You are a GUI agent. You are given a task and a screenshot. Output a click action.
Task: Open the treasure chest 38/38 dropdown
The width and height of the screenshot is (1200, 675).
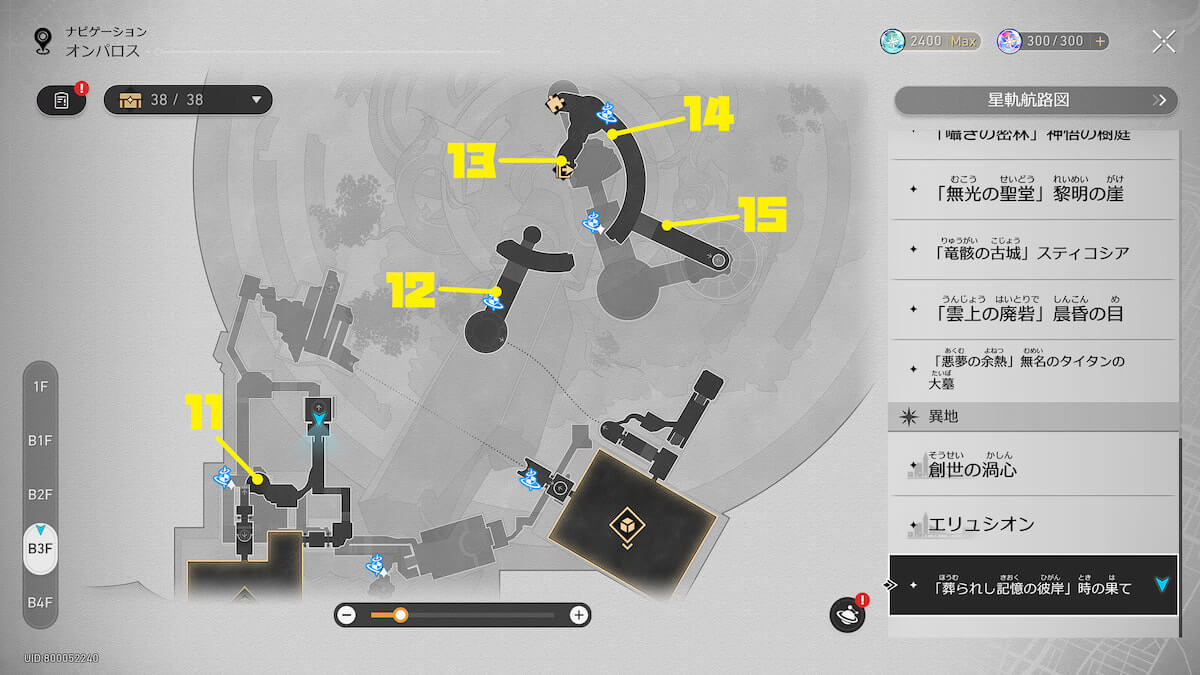(x=188, y=100)
